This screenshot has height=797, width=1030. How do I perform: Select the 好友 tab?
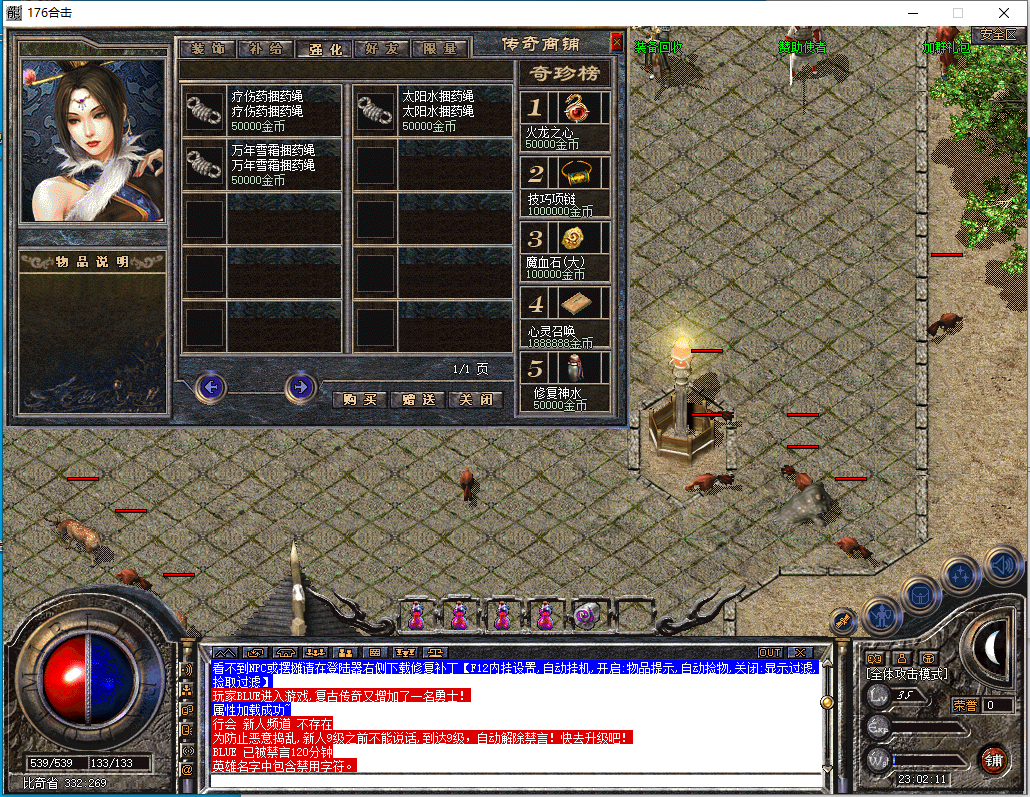click(382, 49)
